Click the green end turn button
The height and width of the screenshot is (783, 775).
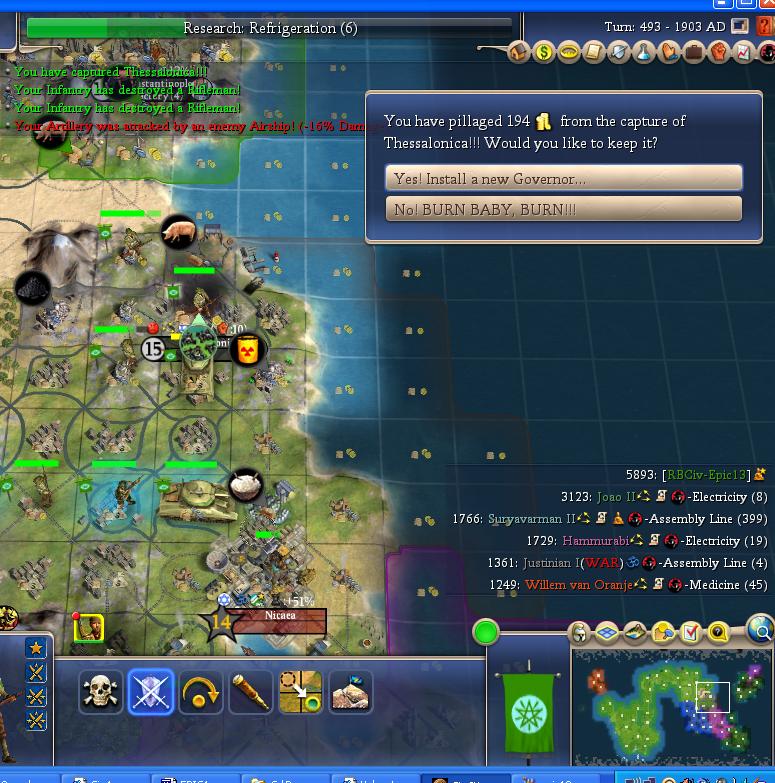coord(486,632)
